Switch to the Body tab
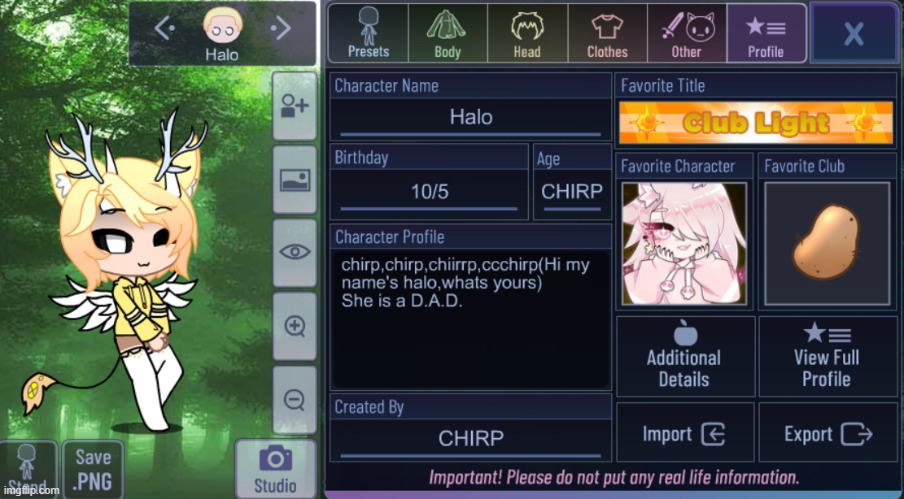The width and height of the screenshot is (904, 499). click(x=447, y=34)
